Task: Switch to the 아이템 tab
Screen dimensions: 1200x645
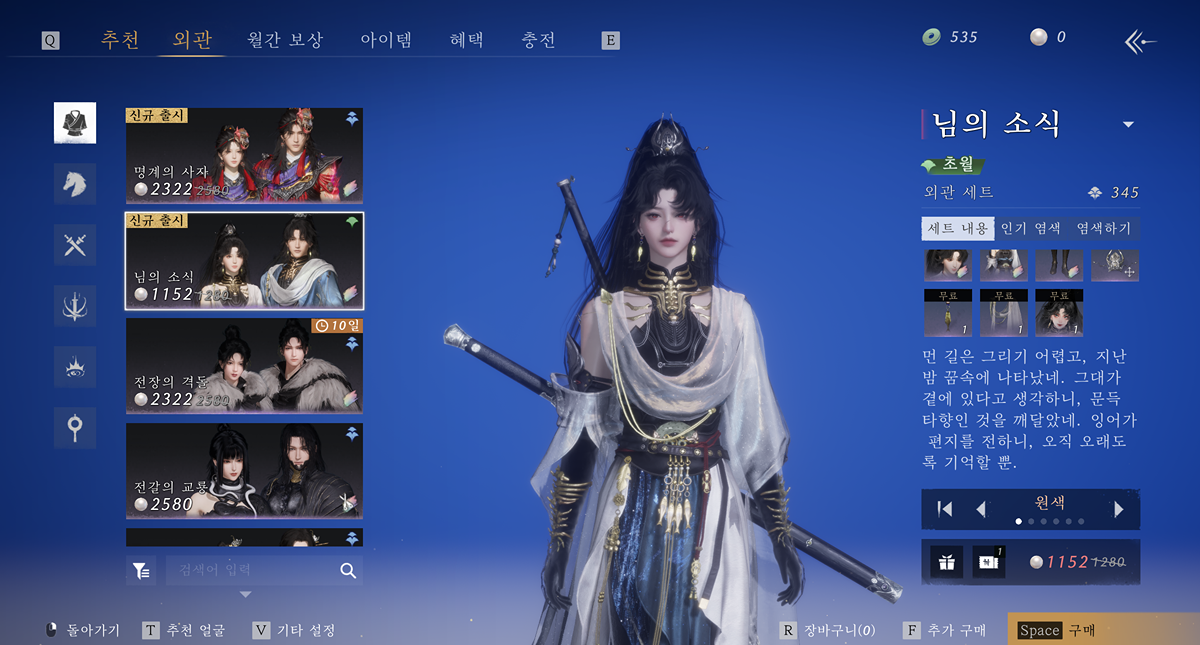Action: pos(386,40)
